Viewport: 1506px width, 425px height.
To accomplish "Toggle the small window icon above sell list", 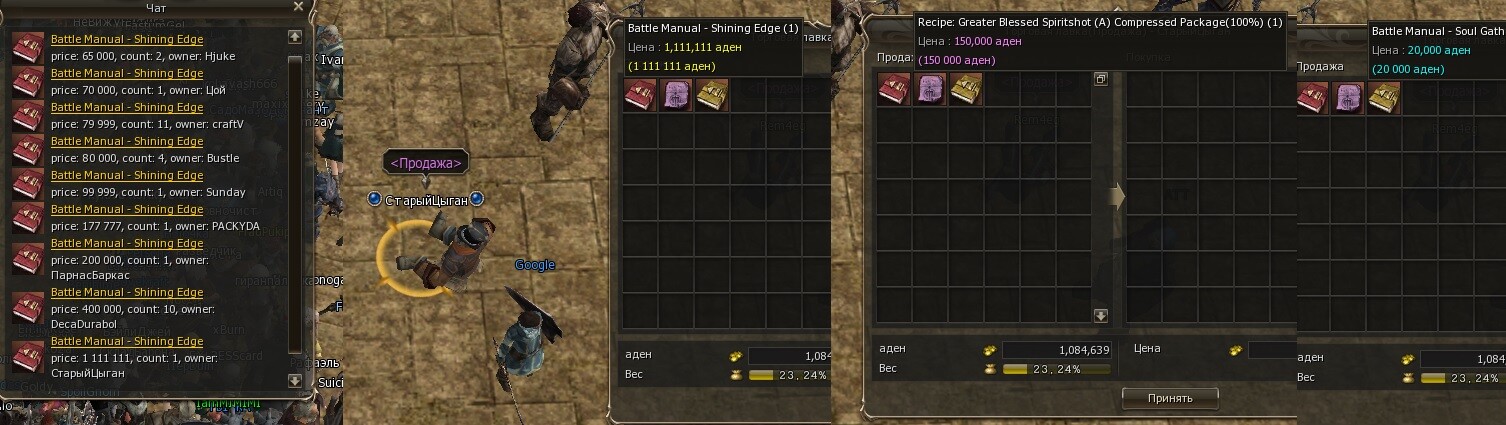I will tap(1101, 79).
